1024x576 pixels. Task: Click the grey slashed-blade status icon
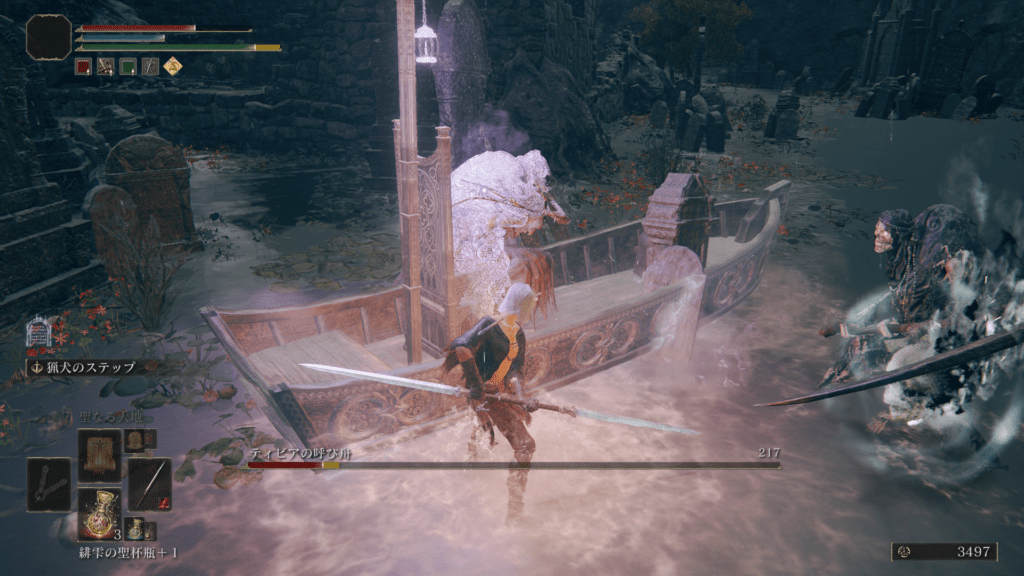point(150,67)
